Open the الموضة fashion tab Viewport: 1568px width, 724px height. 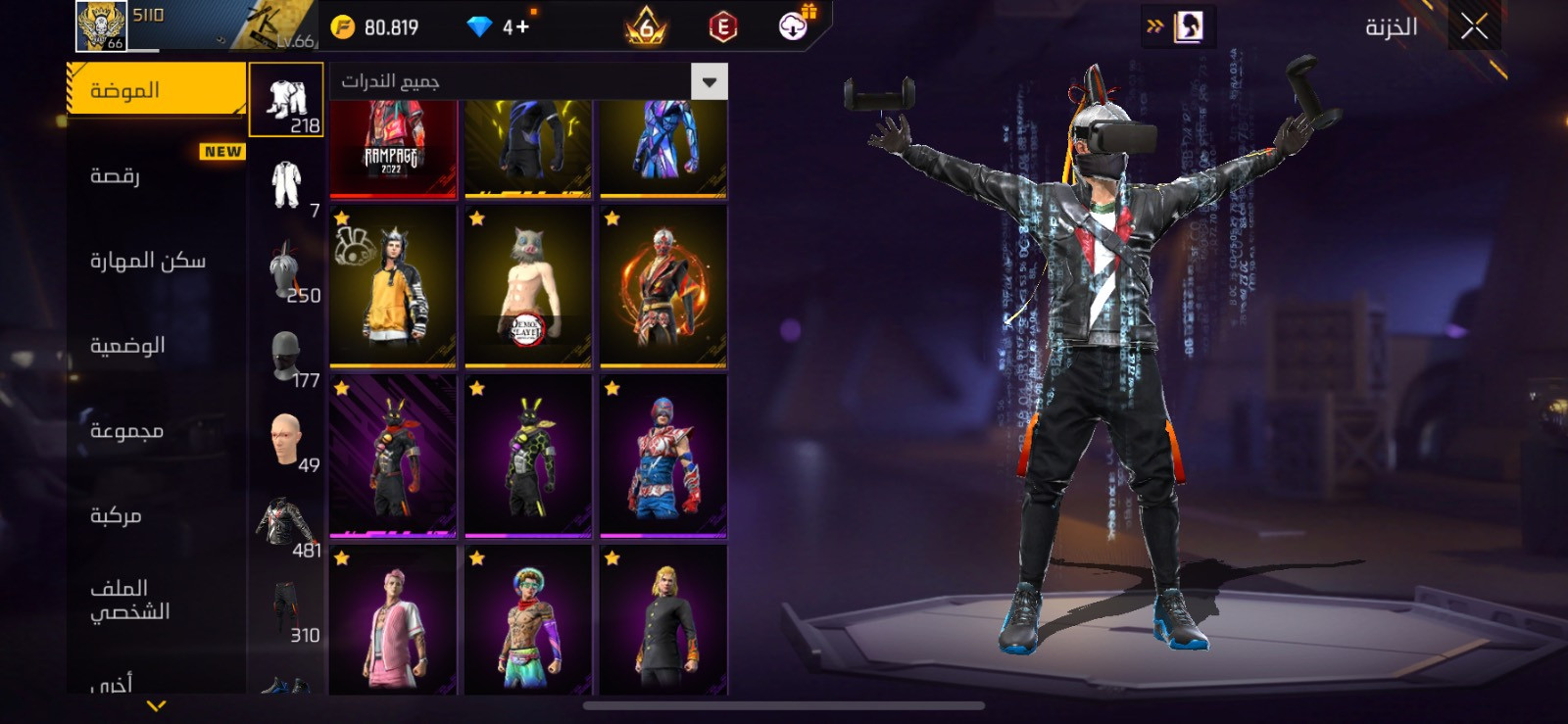pyautogui.click(x=155, y=90)
